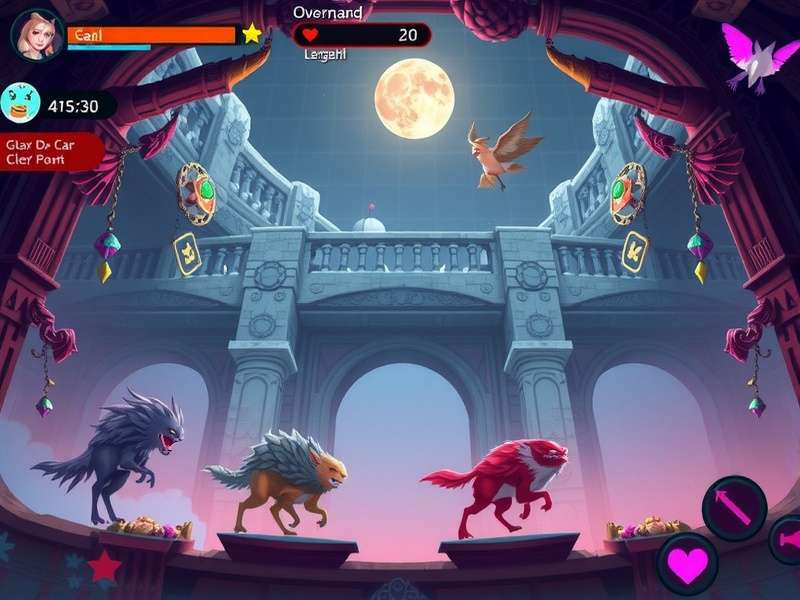Tap the partly hidden pink button at screen edge
This screenshot has height=600, width=800.
[x=786, y=540]
